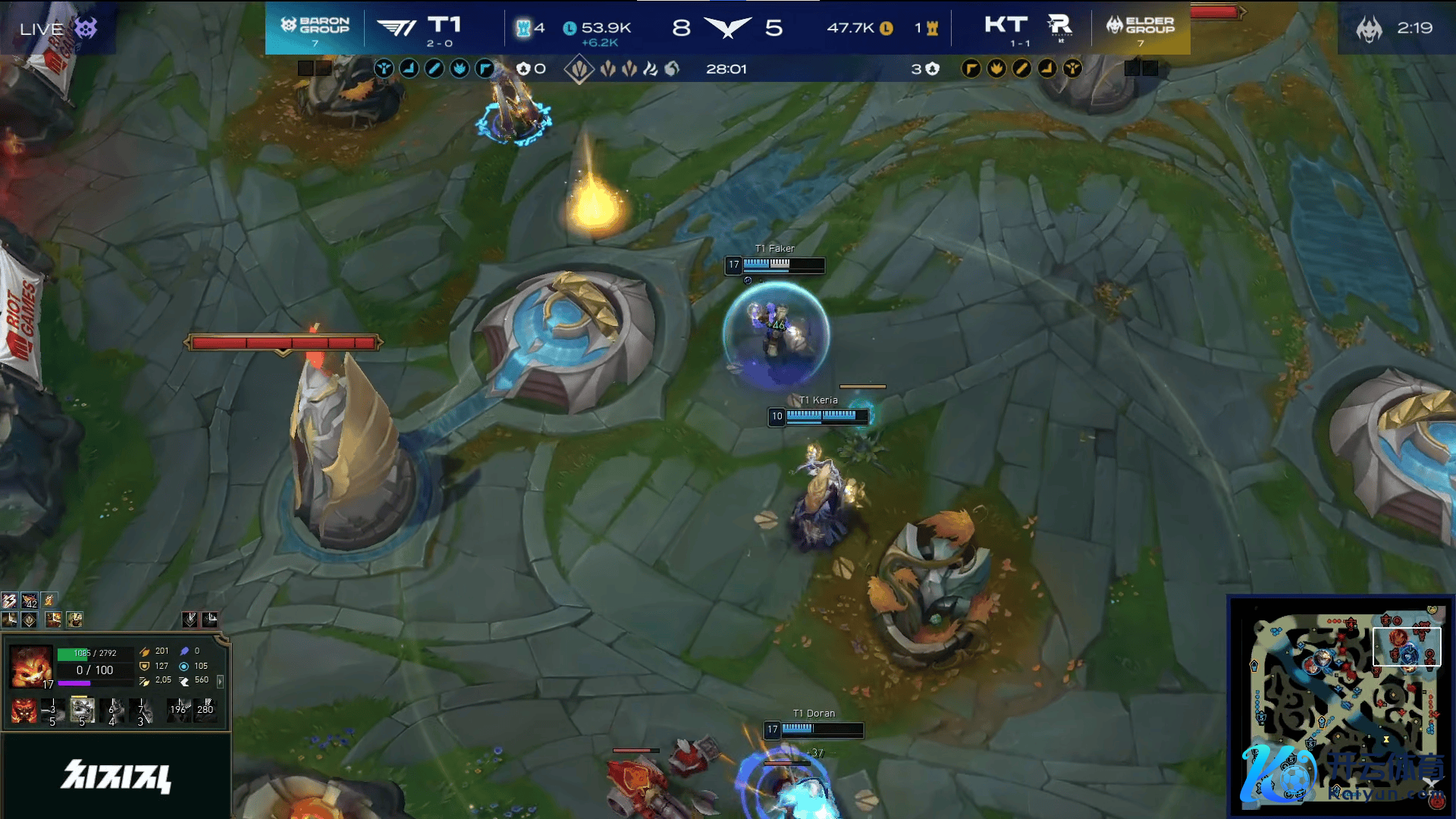Click the purple LIVE channel badge

pos(86,29)
